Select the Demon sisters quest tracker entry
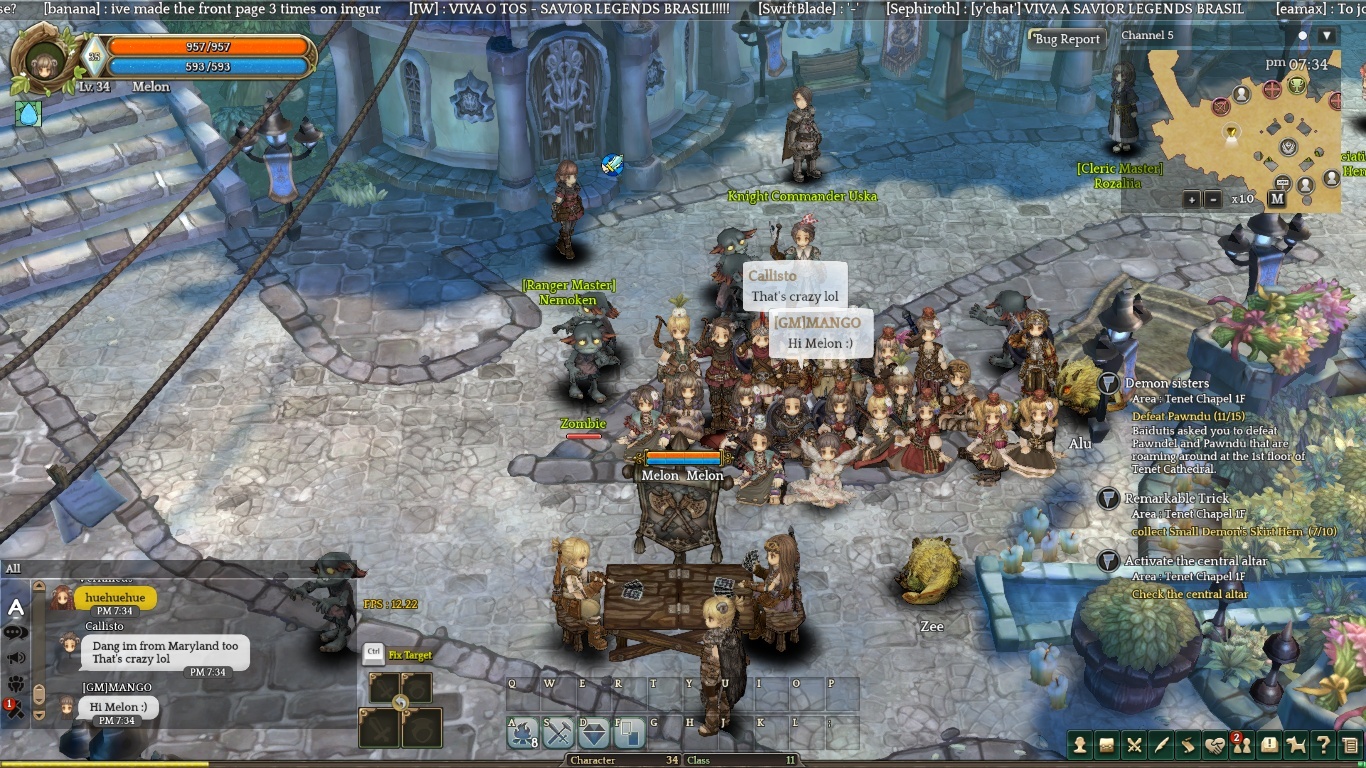This screenshot has width=1366, height=768. click(x=1166, y=384)
